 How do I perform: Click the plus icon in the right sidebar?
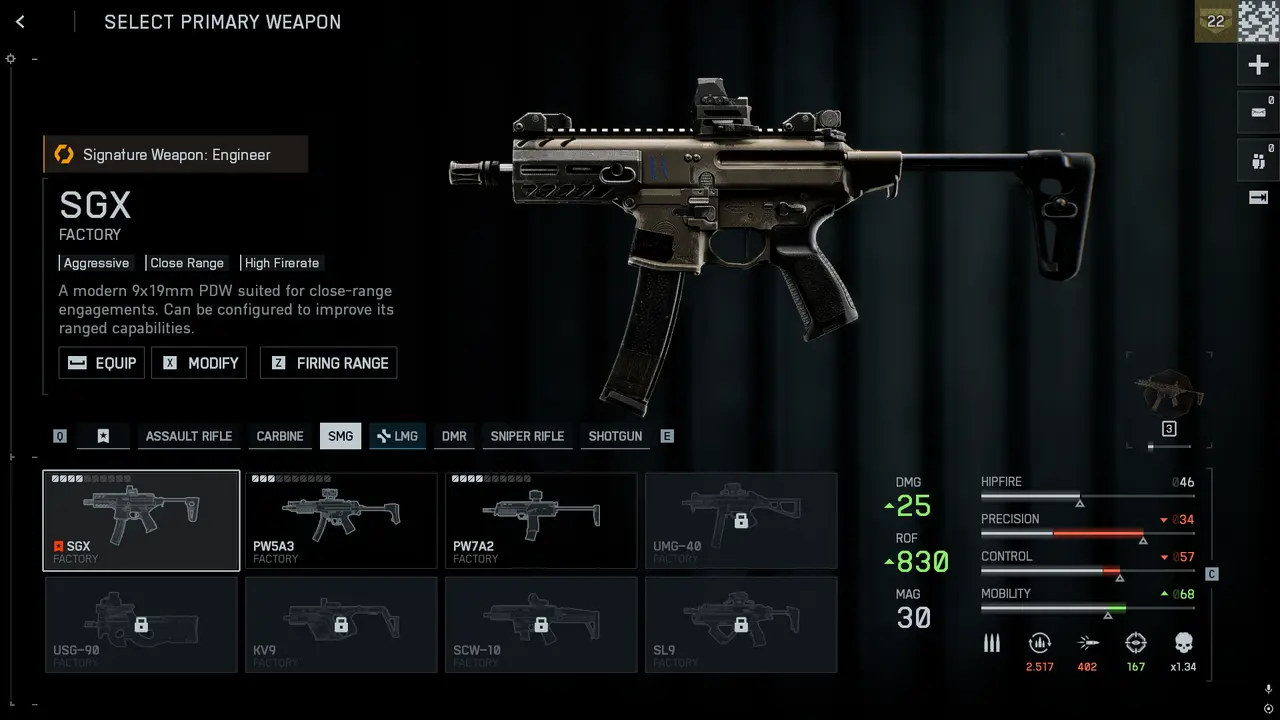1258,66
